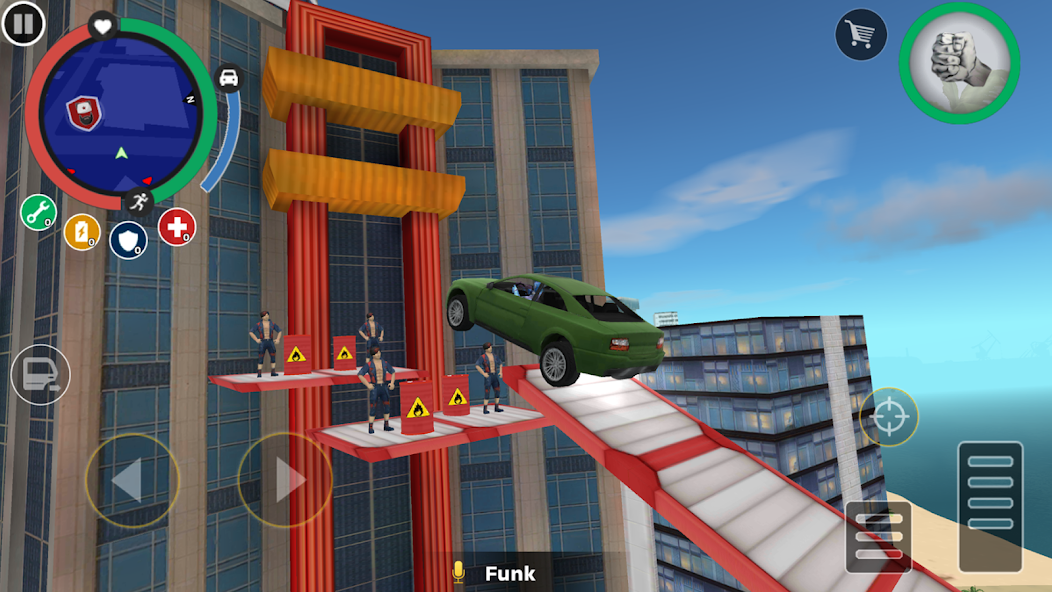Use the red medkit cross item
This screenshot has width=1052, height=592.
click(x=176, y=227)
